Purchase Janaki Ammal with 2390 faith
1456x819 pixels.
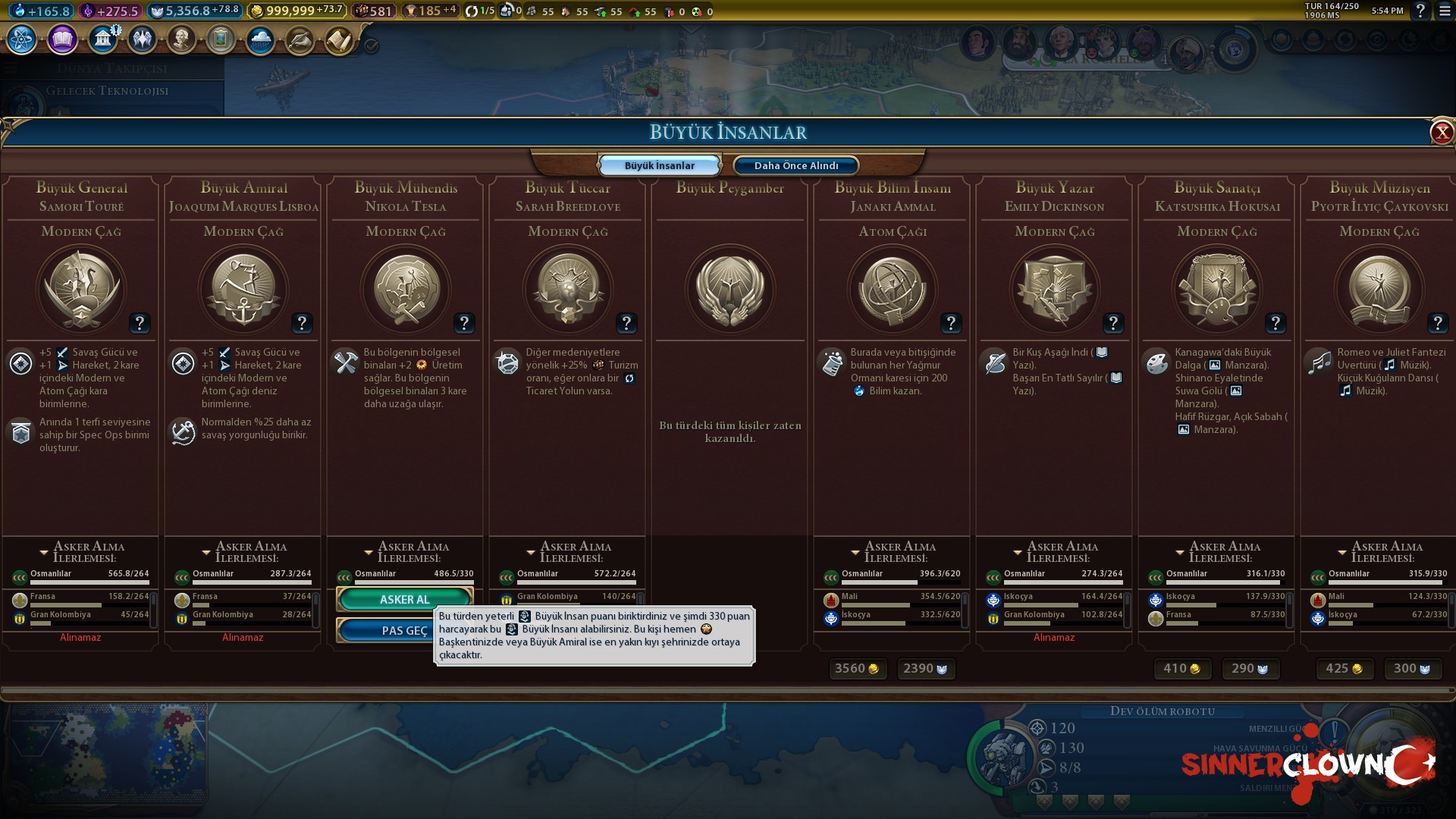(x=925, y=668)
